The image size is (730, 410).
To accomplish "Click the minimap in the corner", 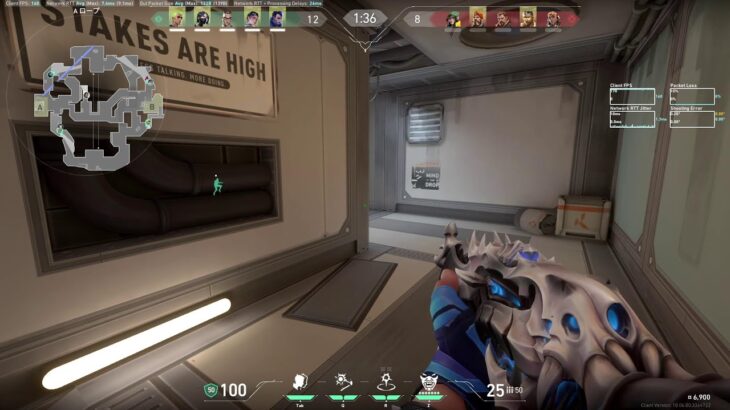I will (100, 107).
